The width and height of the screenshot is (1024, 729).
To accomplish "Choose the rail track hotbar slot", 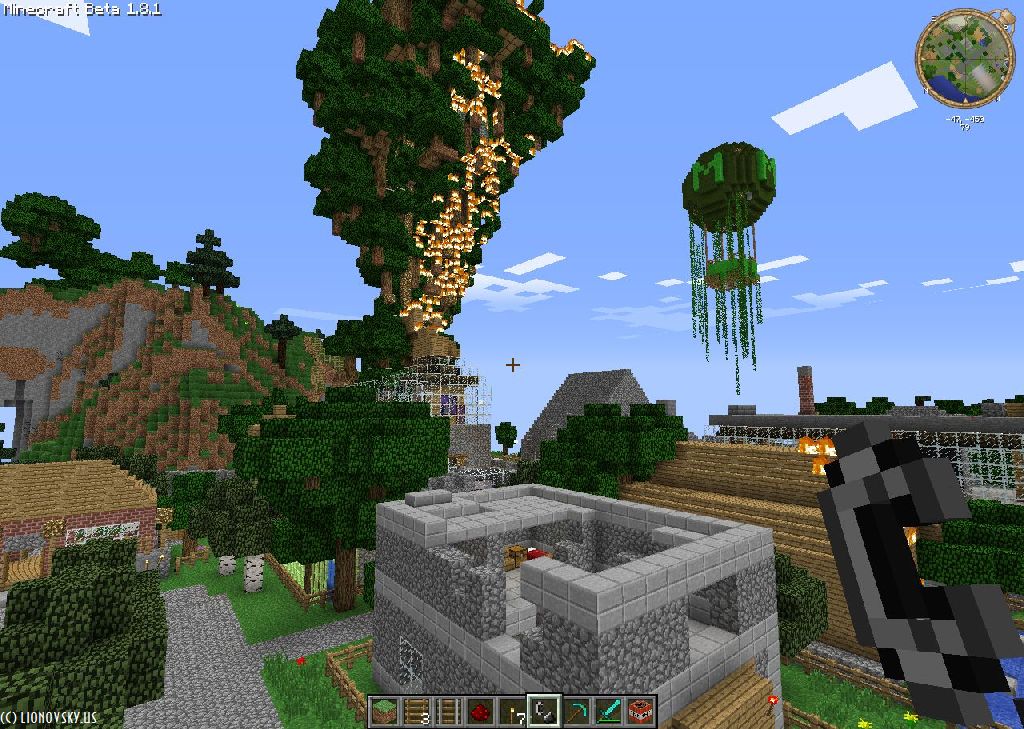I will tap(447, 711).
